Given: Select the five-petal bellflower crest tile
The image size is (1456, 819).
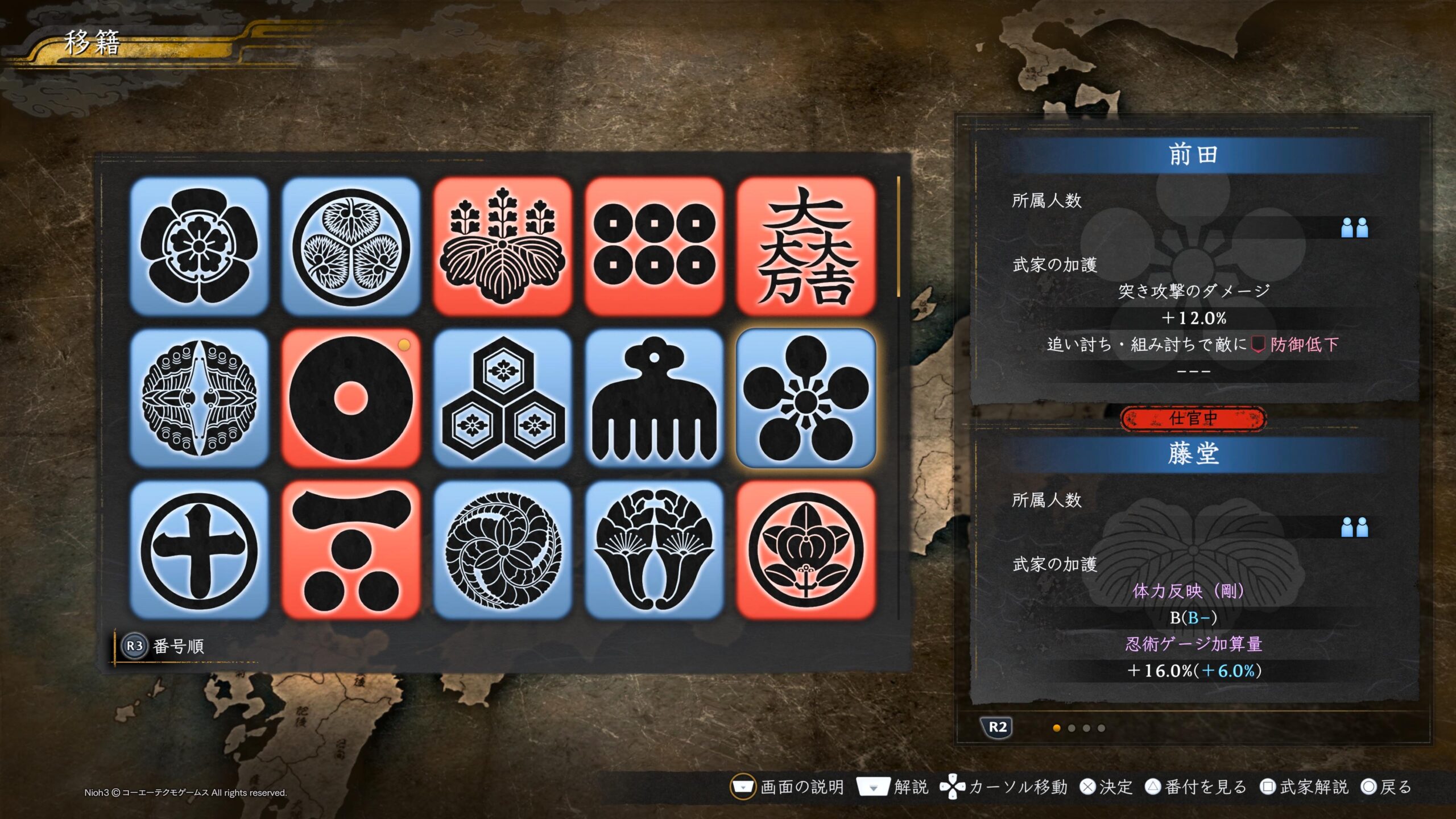Looking at the screenshot, I should click(199, 246).
